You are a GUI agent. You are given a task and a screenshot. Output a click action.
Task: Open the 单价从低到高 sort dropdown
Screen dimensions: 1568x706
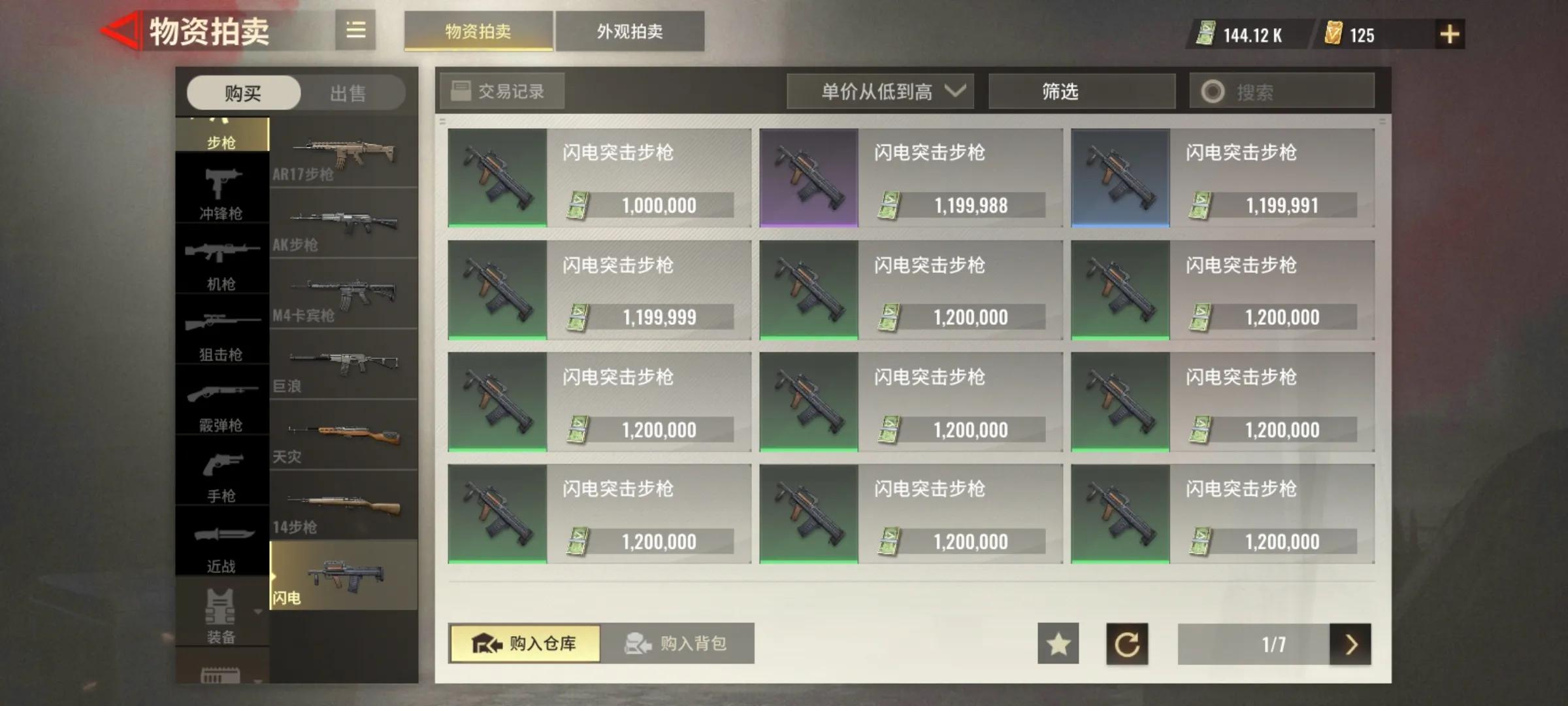[x=880, y=91]
